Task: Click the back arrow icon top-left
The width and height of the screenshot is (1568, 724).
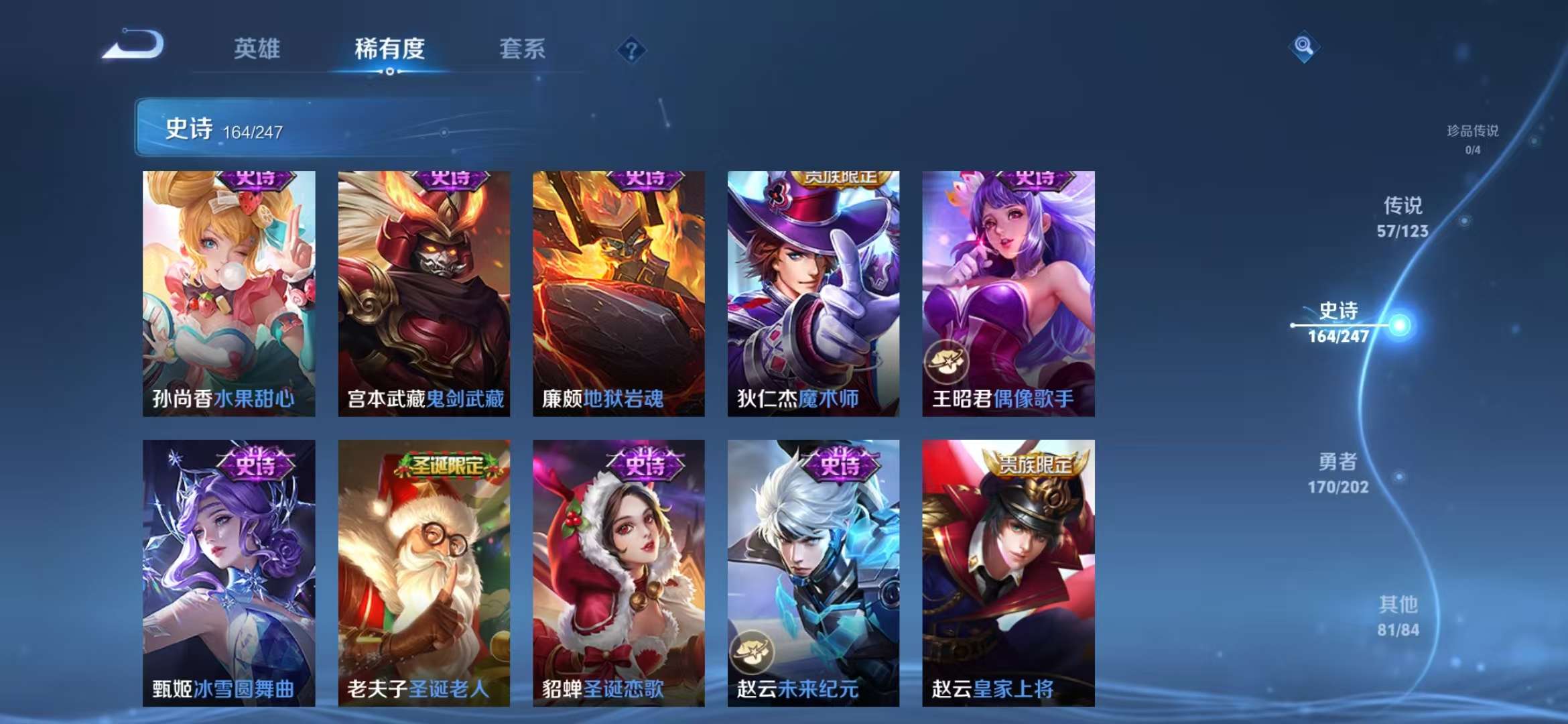Action: [131, 47]
